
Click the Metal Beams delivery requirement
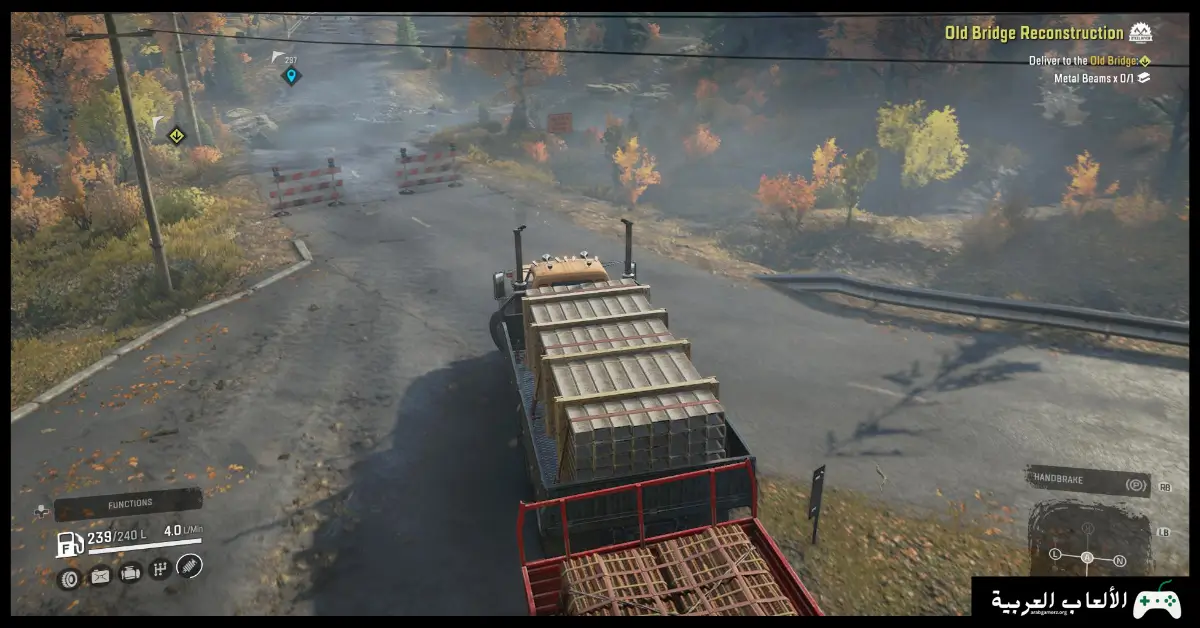(x=1094, y=77)
